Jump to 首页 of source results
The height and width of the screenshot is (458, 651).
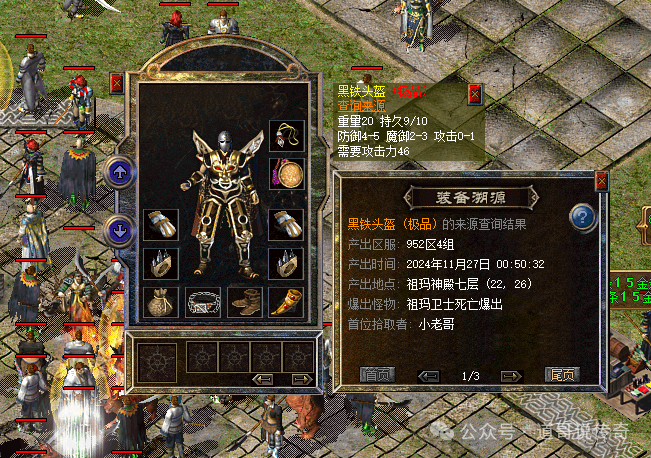(376, 375)
